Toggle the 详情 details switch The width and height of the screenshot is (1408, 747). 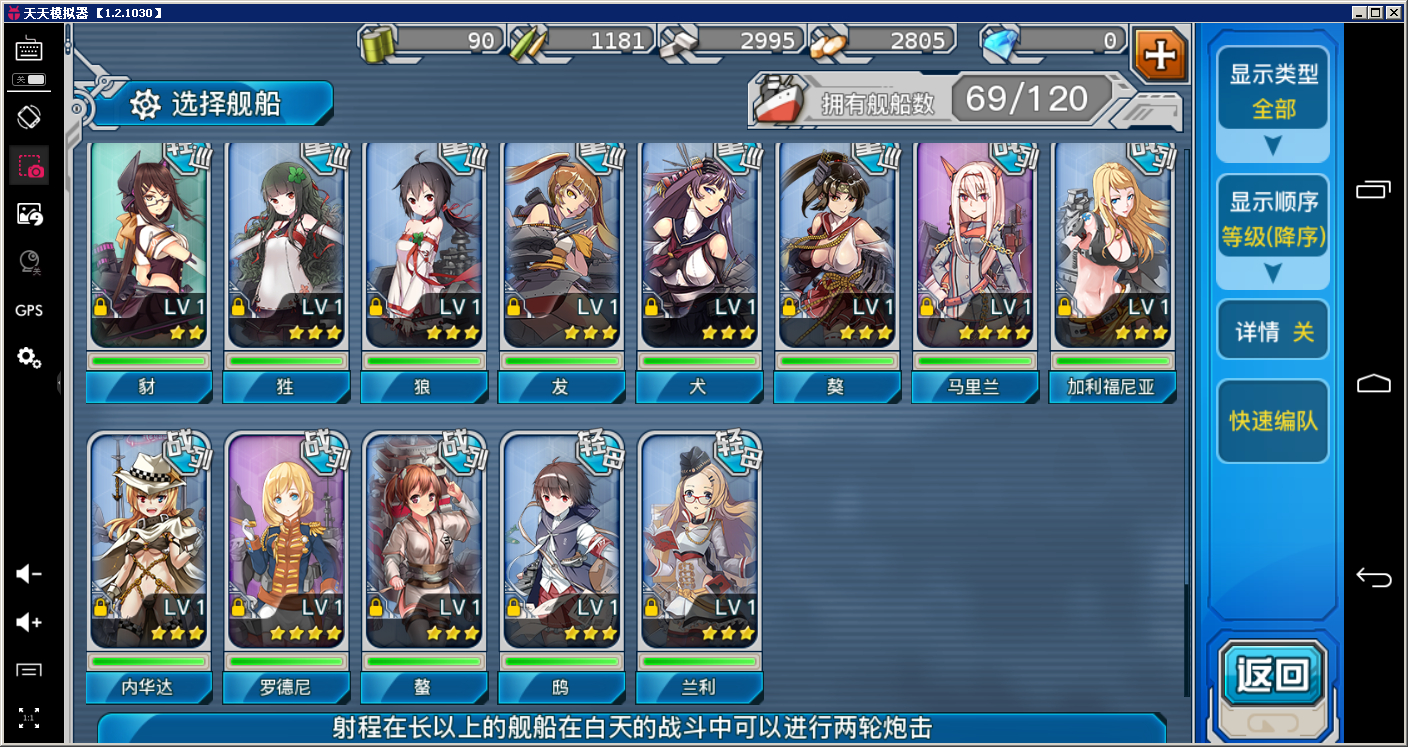(1272, 331)
